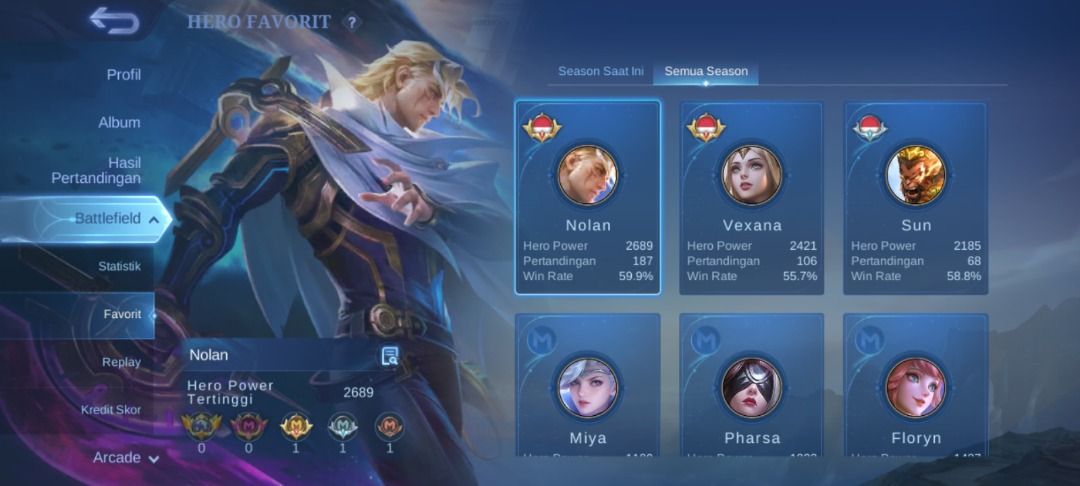Open the Profil menu entry
Screen dimensions: 1080x486
123,75
